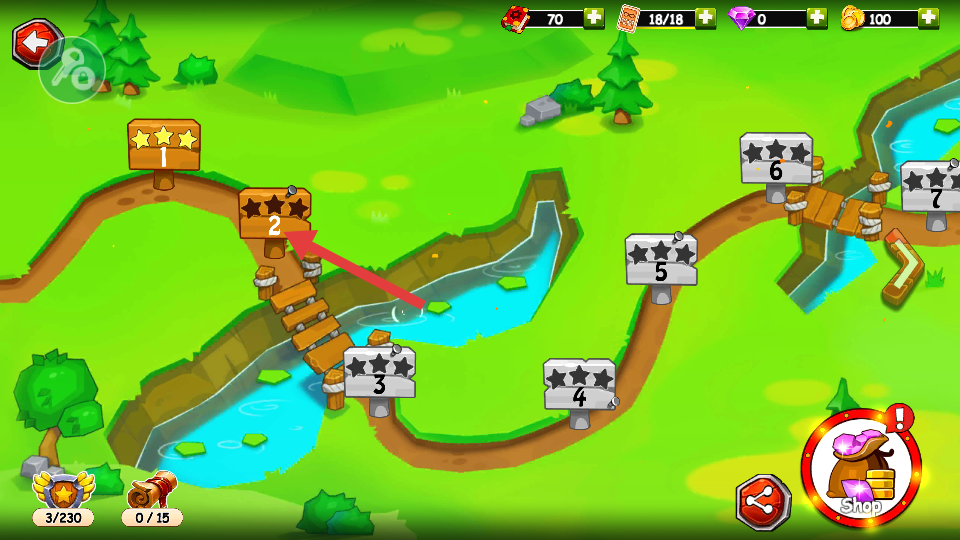960x540 pixels.
Task: Choose the level 6 stone sign
Action: pyautogui.click(x=776, y=159)
